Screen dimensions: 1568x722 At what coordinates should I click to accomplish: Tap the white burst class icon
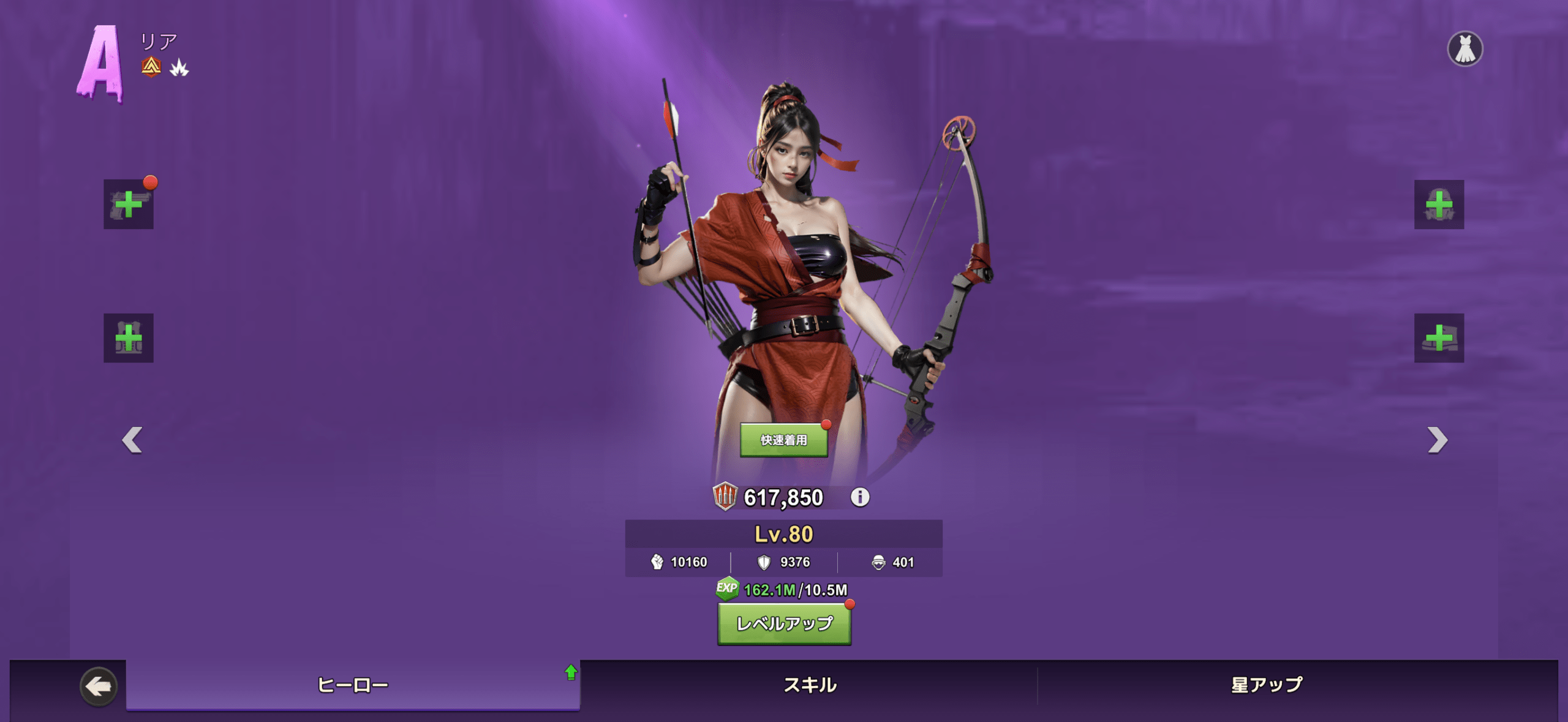(x=179, y=68)
